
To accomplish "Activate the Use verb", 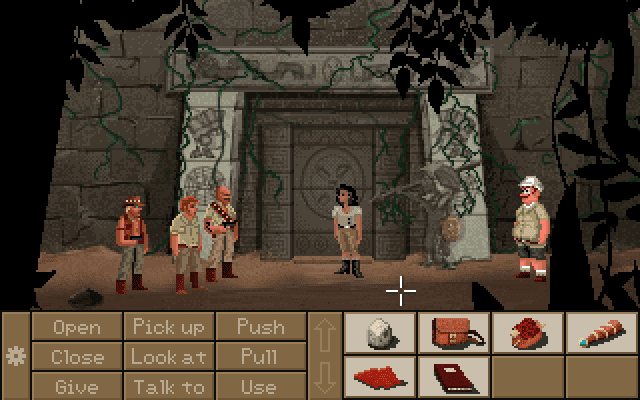I will point(260,385).
